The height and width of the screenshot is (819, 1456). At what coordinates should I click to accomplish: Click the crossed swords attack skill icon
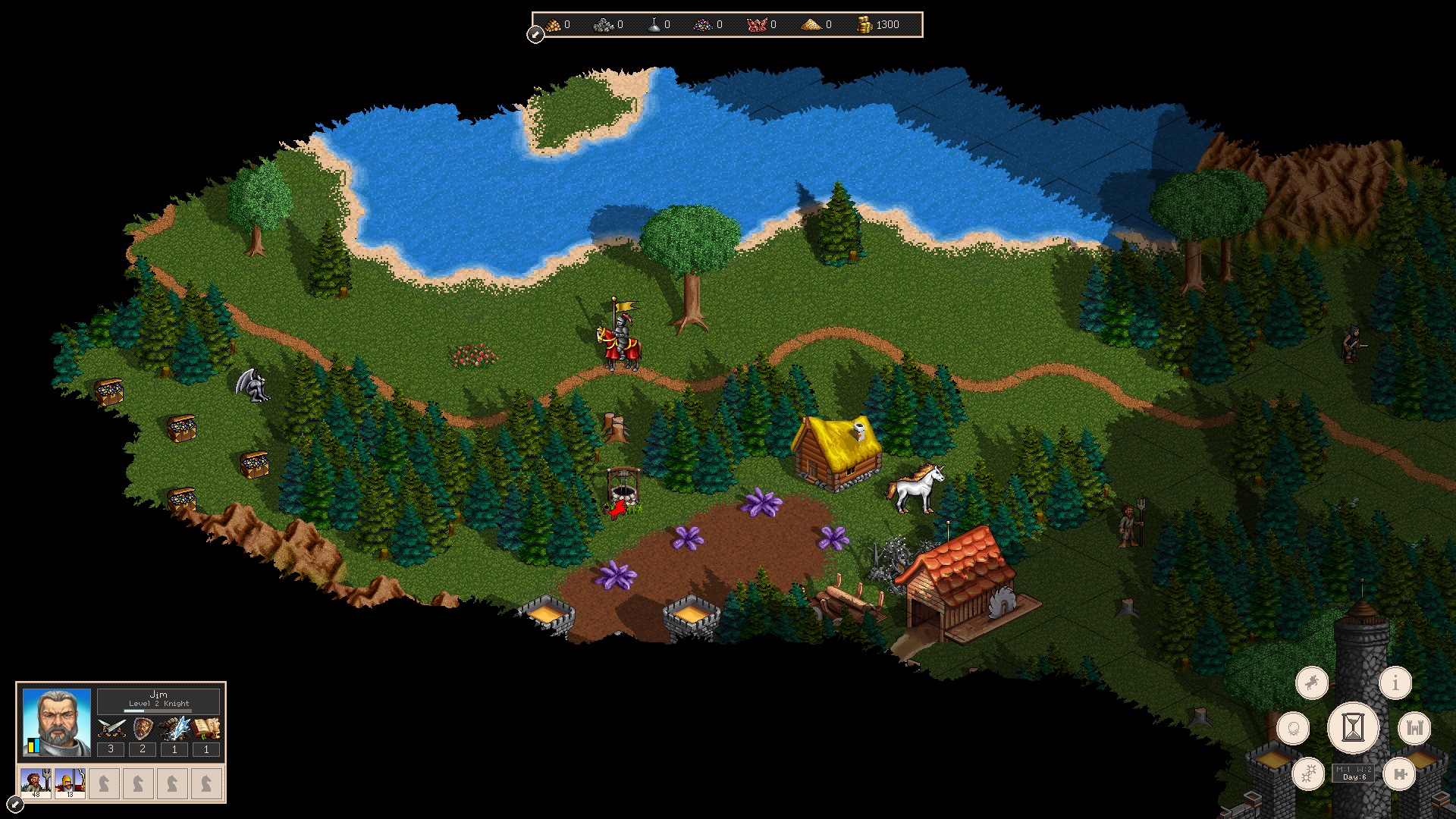tap(111, 729)
